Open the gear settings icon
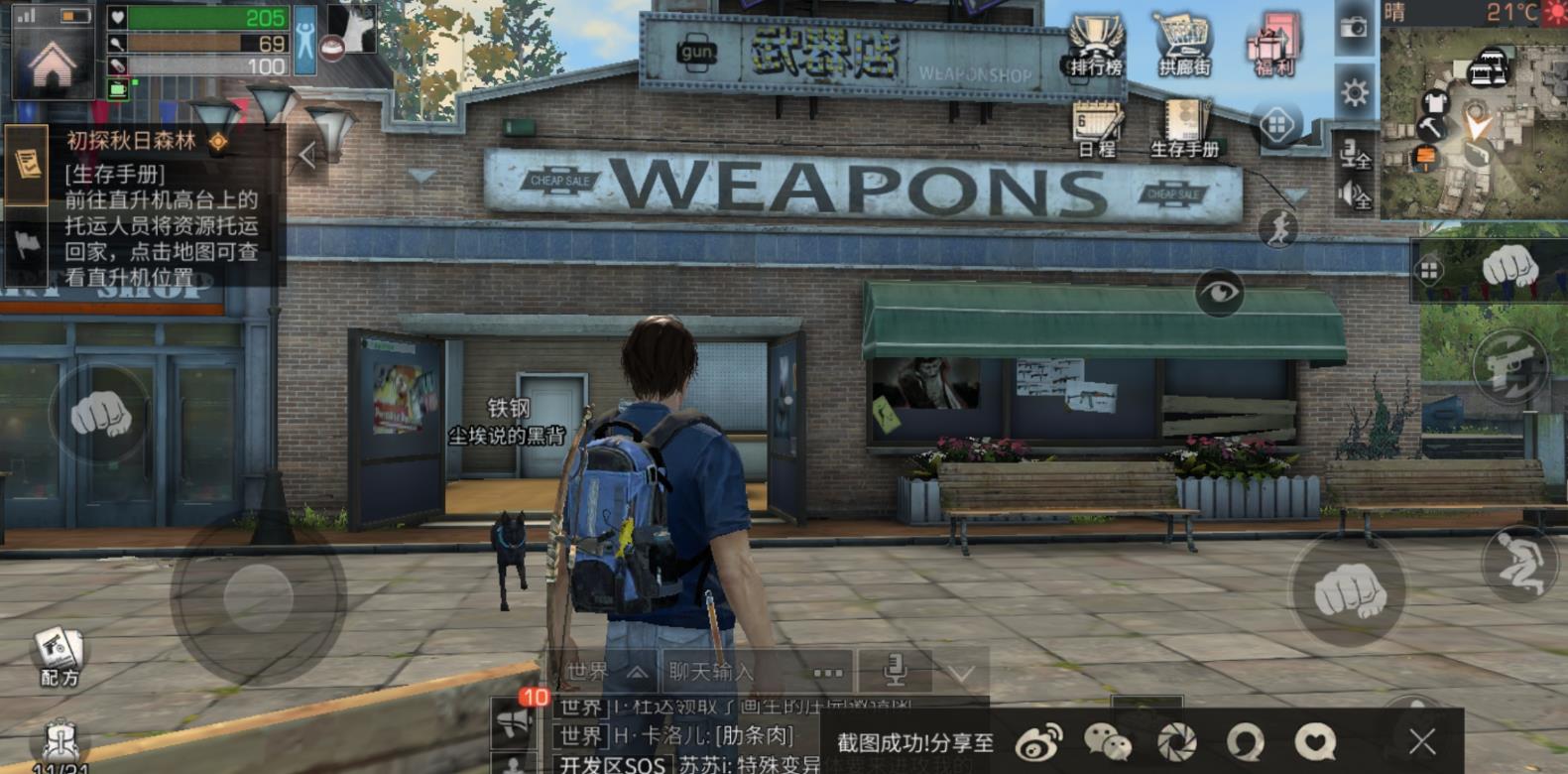 click(x=1354, y=93)
